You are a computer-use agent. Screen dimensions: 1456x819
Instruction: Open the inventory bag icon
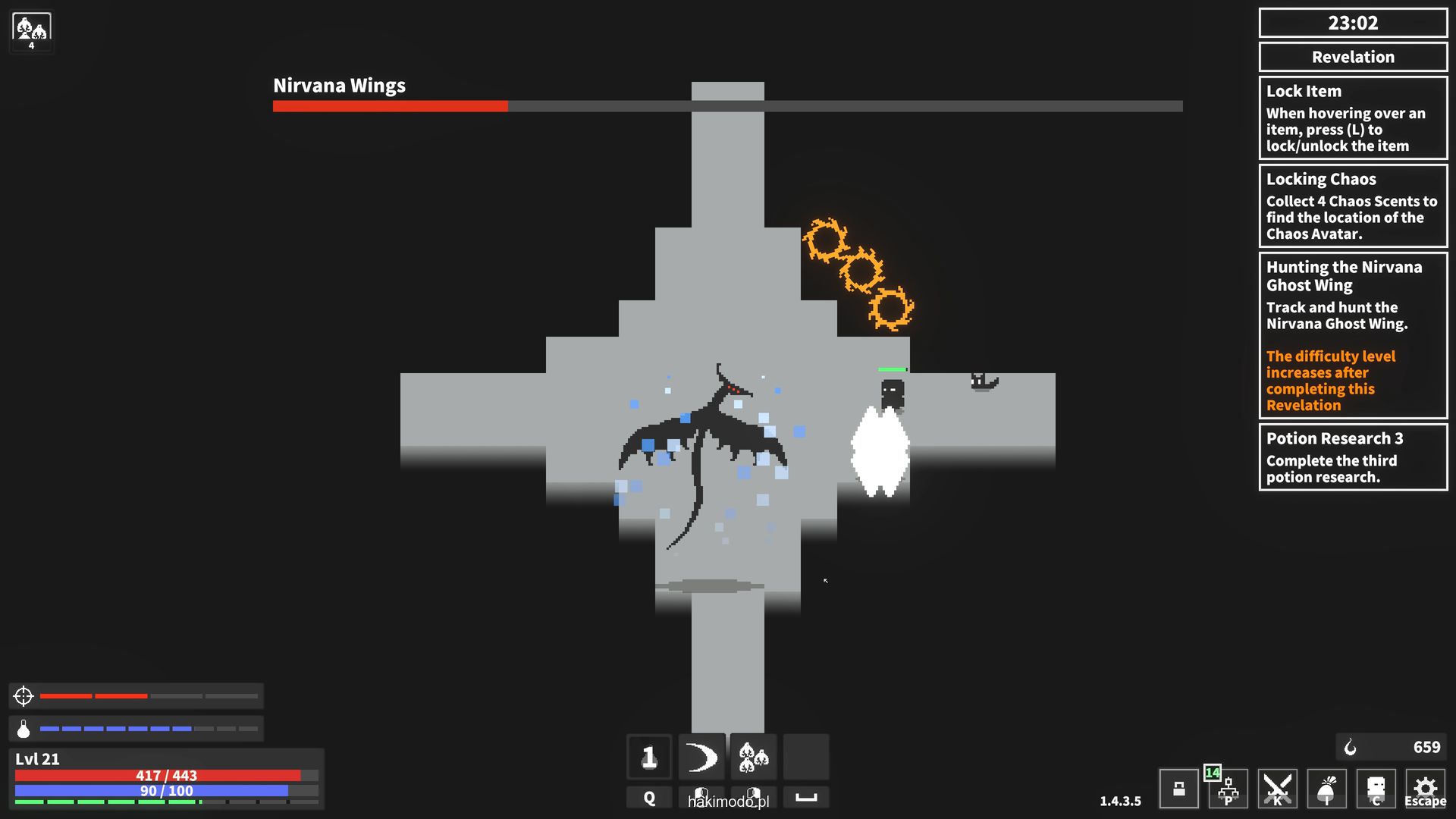pos(1326,789)
